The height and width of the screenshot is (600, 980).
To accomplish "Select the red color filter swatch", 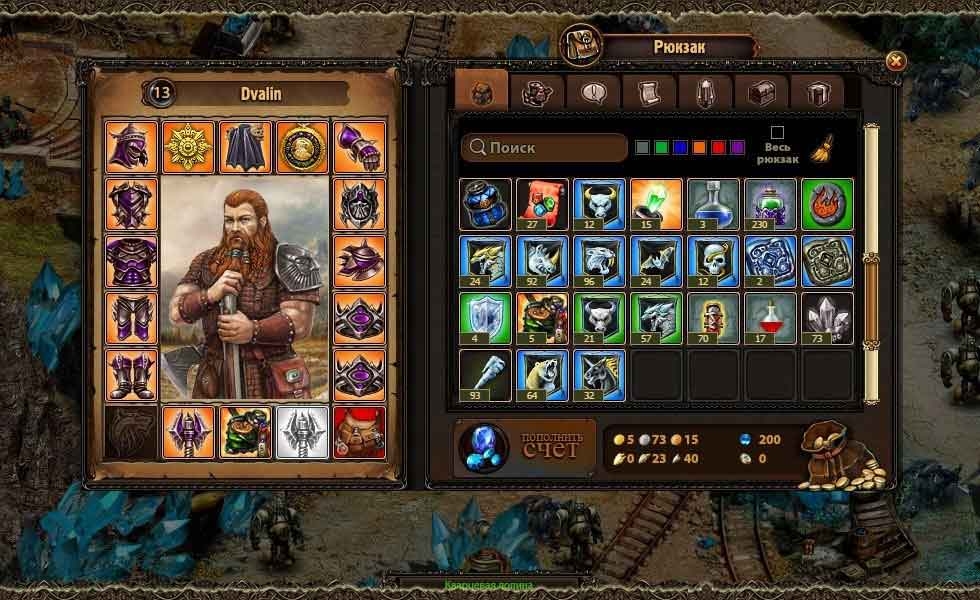I will coord(719,147).
